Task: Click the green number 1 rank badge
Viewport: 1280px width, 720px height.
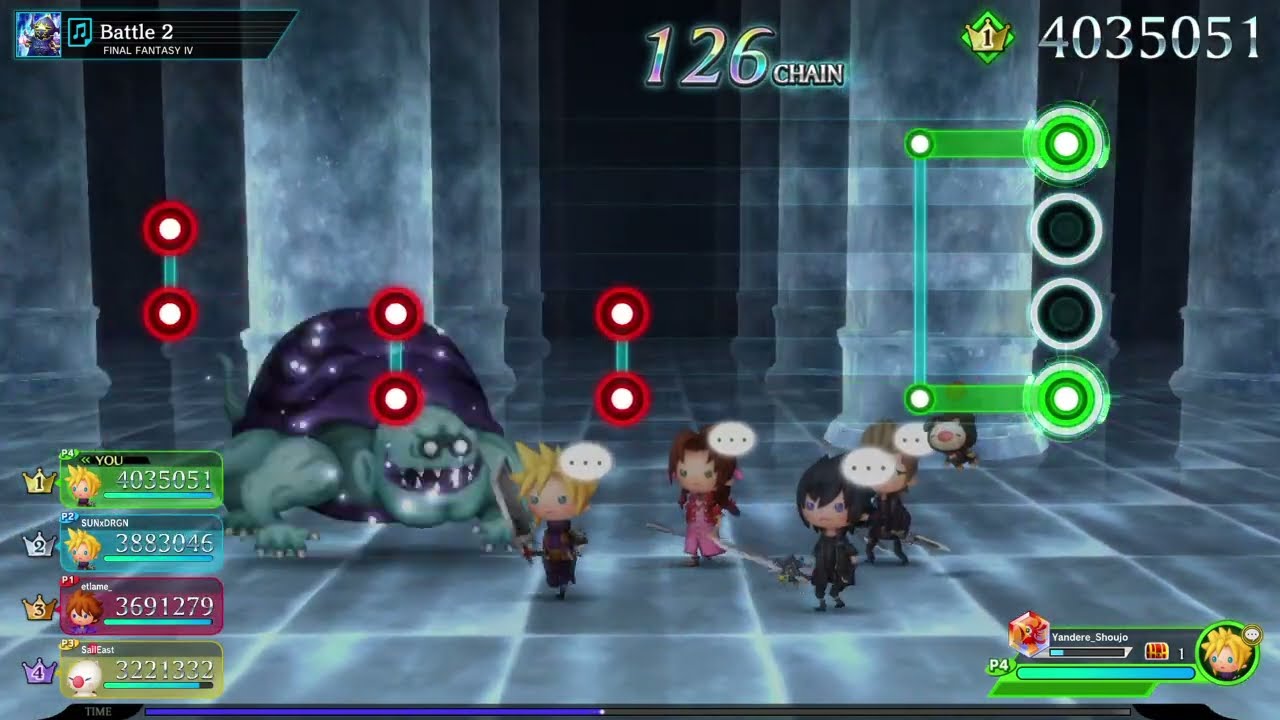Action: tap(987, 38)
